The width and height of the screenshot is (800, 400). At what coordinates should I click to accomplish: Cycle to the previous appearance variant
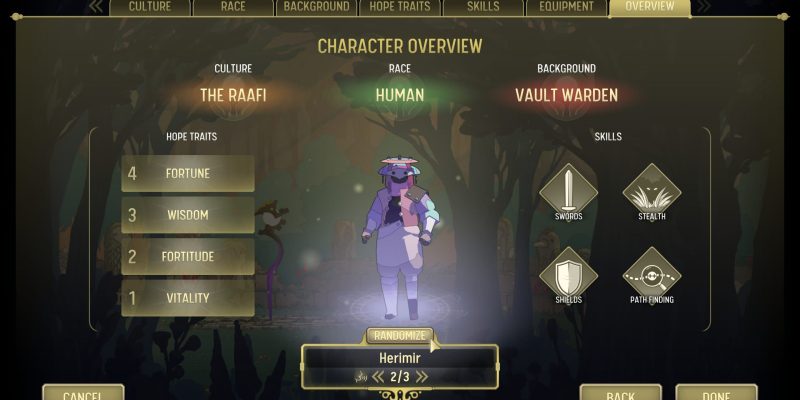(378, 377)
